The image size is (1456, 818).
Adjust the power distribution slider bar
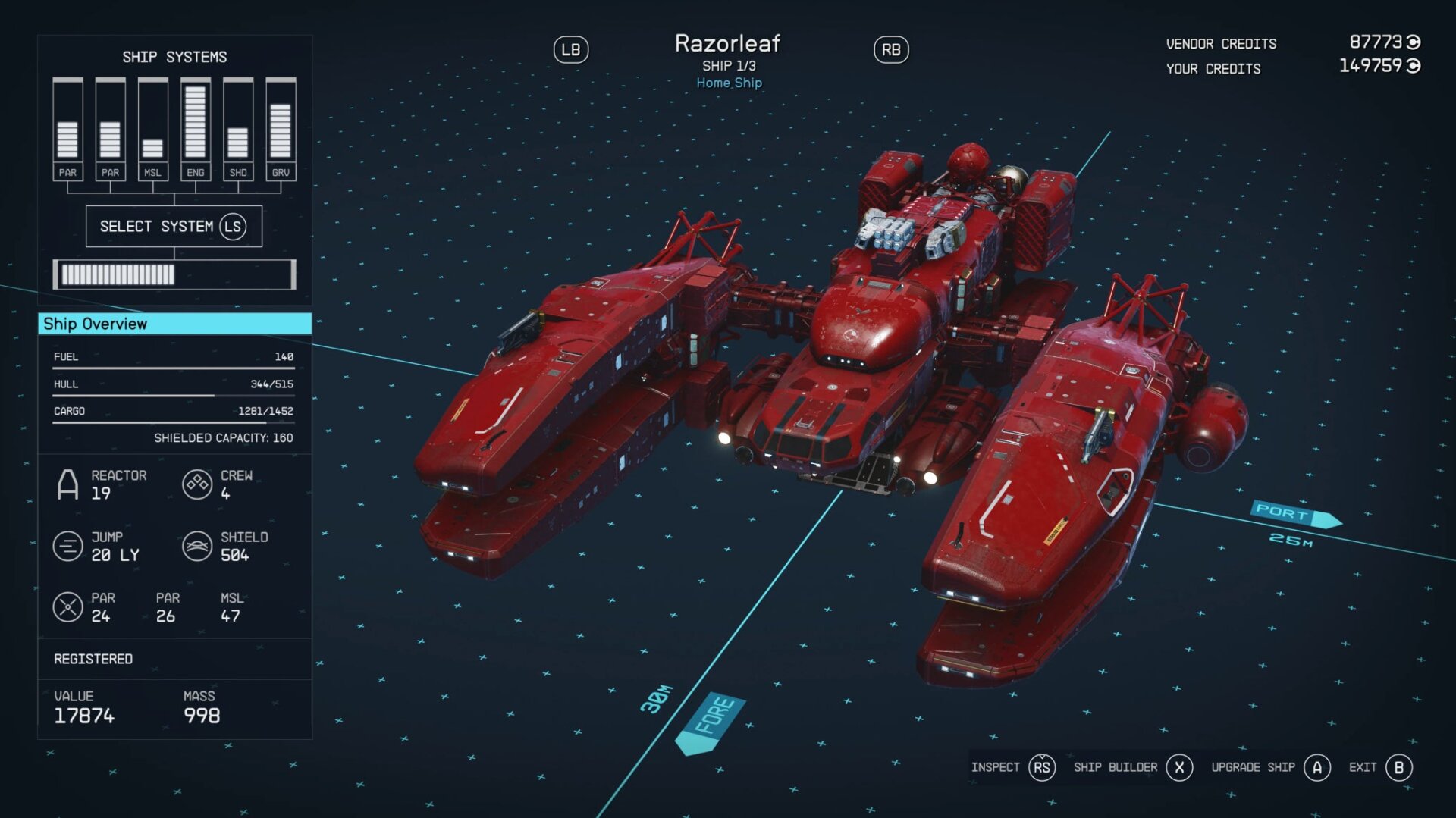174,274
